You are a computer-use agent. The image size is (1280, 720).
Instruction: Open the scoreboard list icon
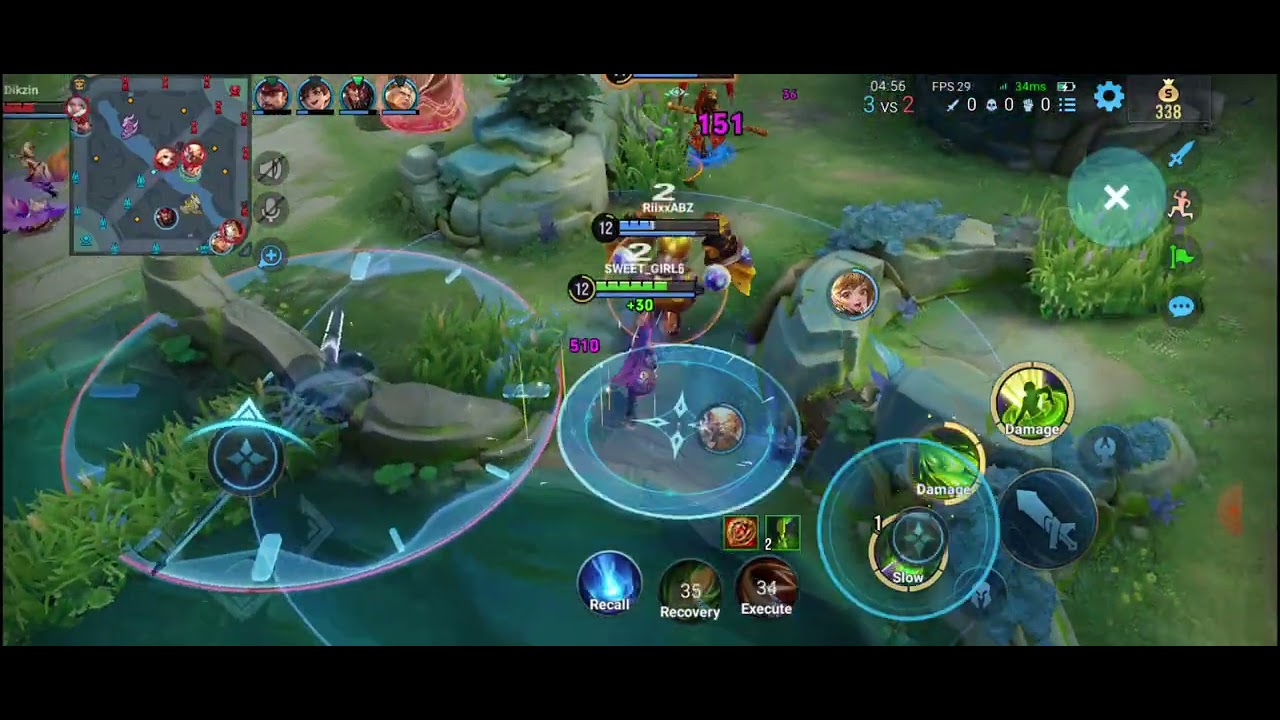(1067, 105)
